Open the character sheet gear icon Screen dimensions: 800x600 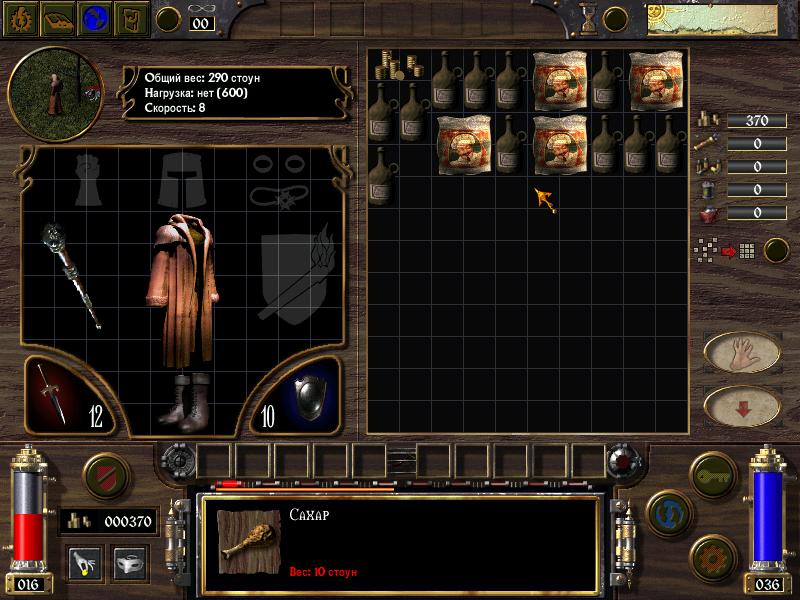pos(21,18)
